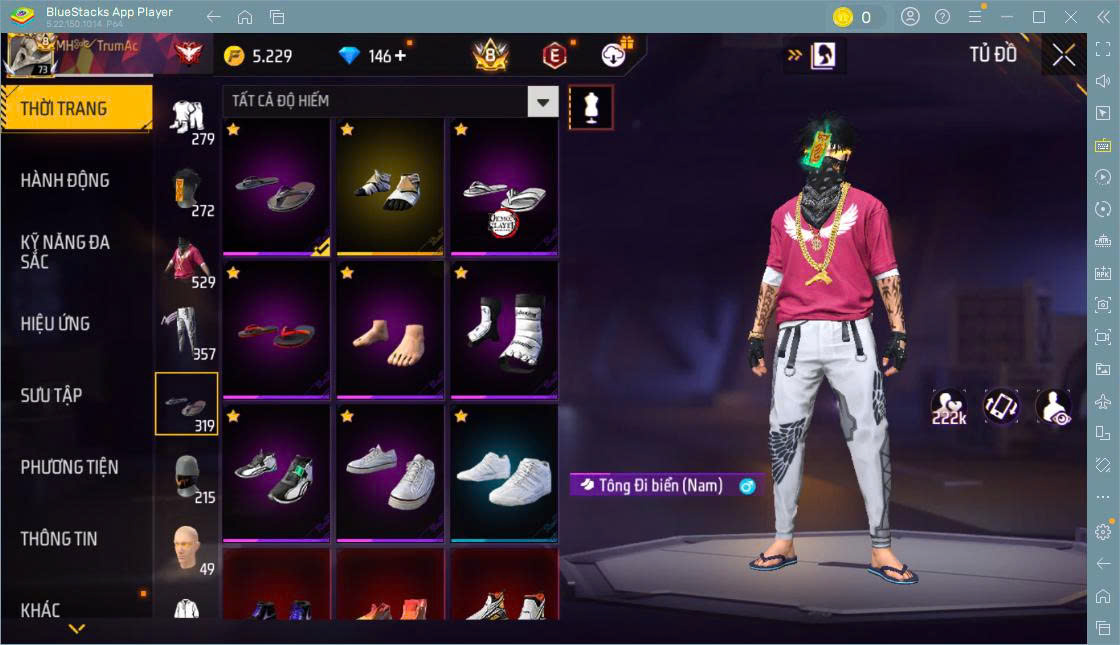Screen dimensions: 1120x645
Task: Select the HIỆU ỨNG tab
Action: coord(56,324)
